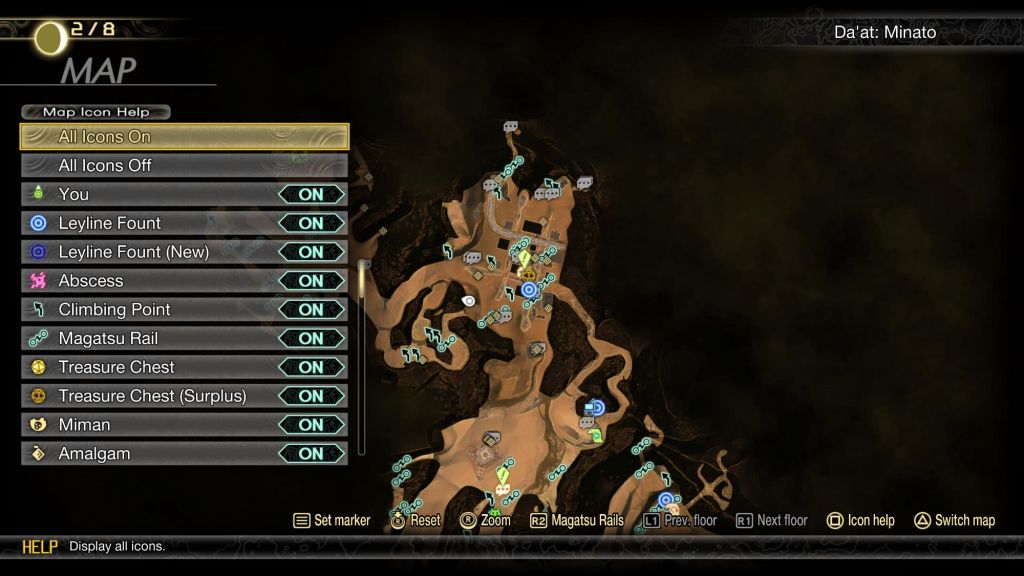Viewport: 1024px width, 576px height.
Task: Turn off Magatsu Rail icons
Action: [311, 338]
